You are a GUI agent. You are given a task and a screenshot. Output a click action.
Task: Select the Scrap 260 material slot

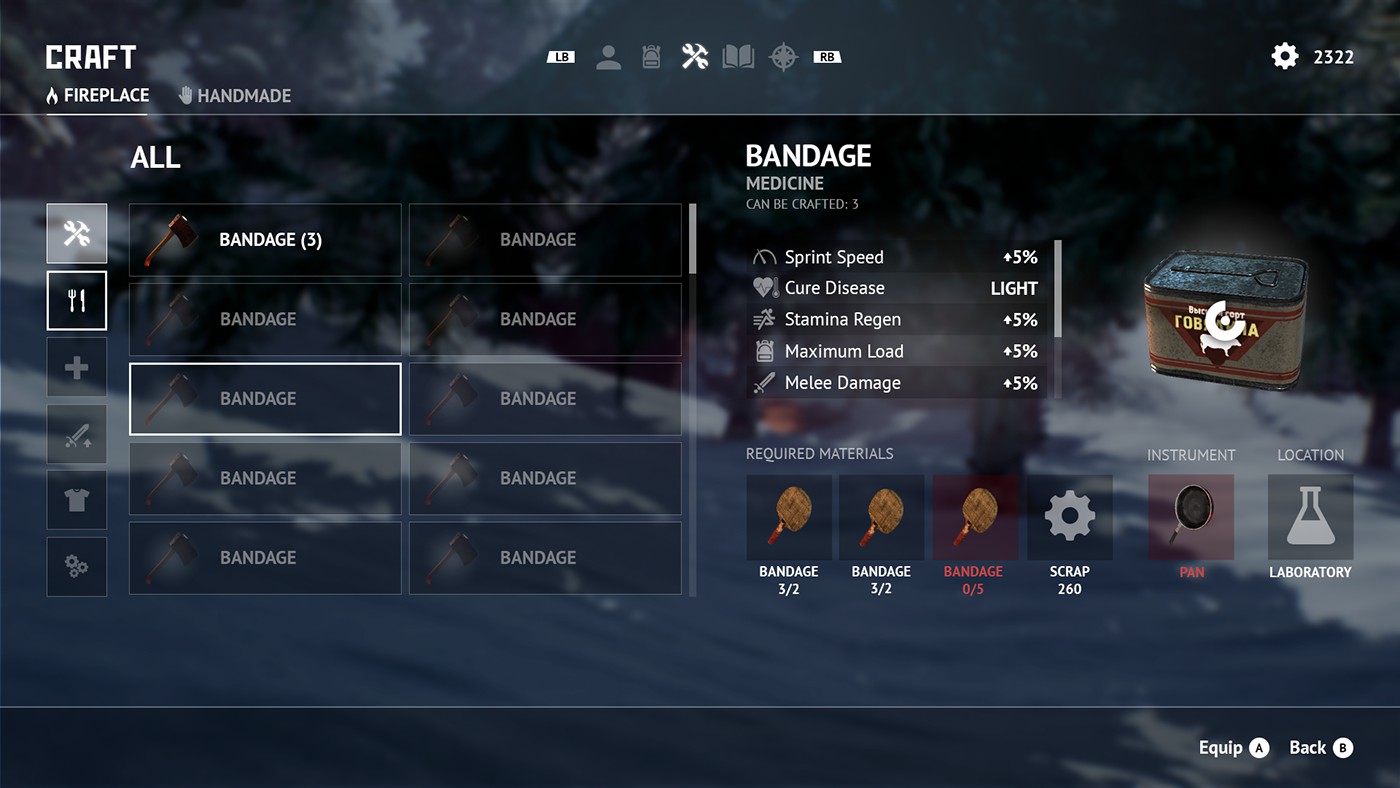coord(1069,518)
